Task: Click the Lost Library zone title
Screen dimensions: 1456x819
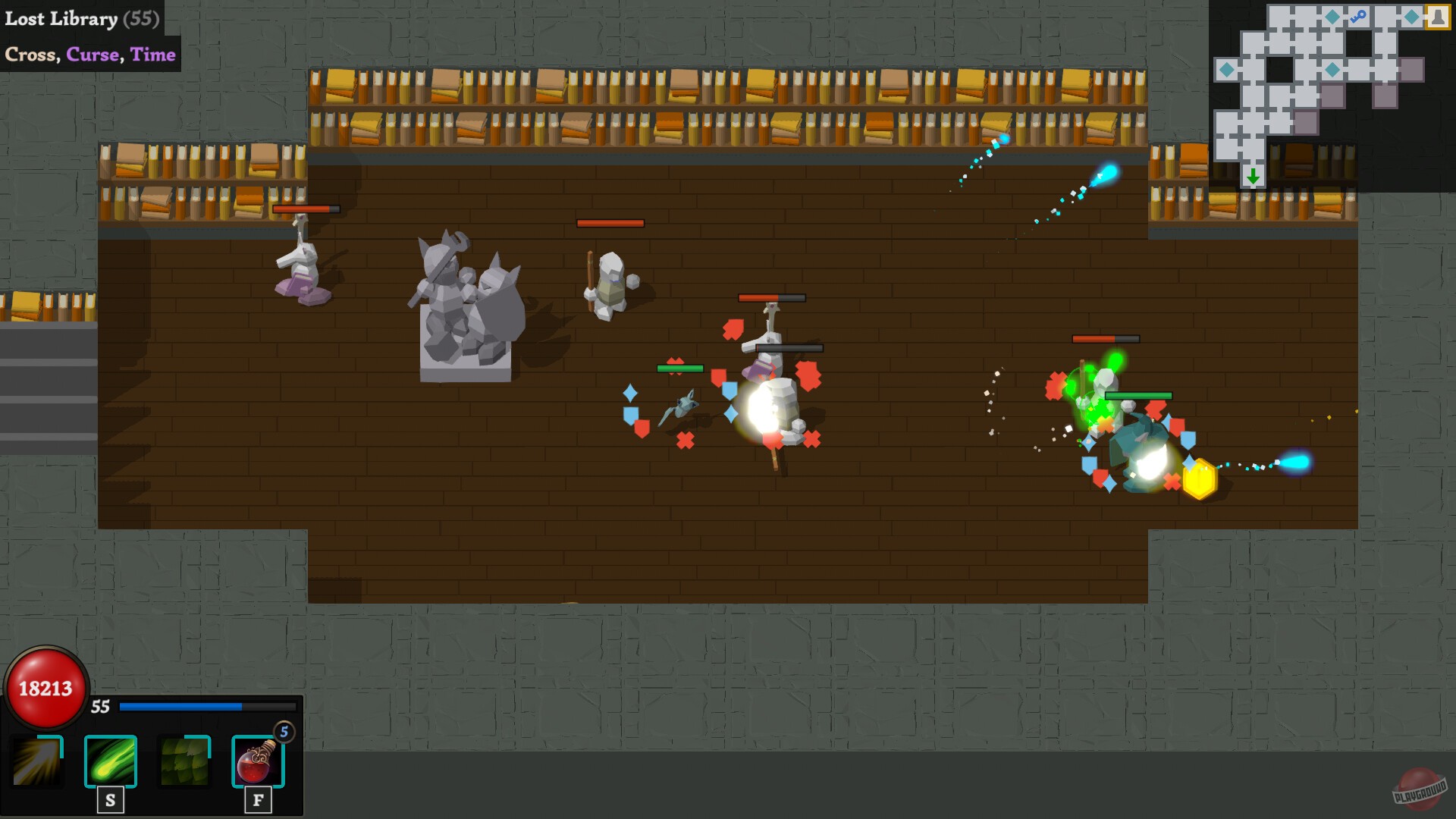Action: coord(61,19)
